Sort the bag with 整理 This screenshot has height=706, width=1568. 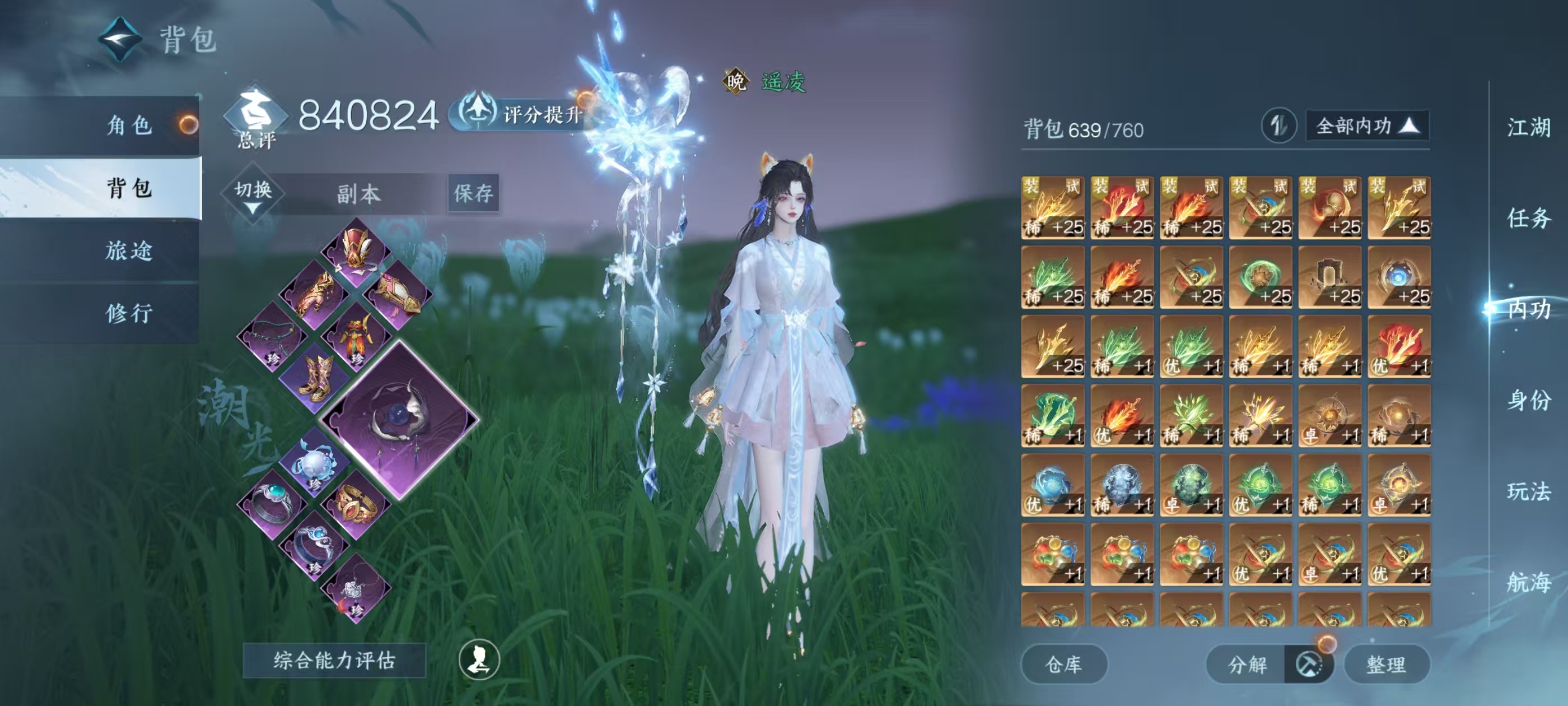coord(1386,664)
